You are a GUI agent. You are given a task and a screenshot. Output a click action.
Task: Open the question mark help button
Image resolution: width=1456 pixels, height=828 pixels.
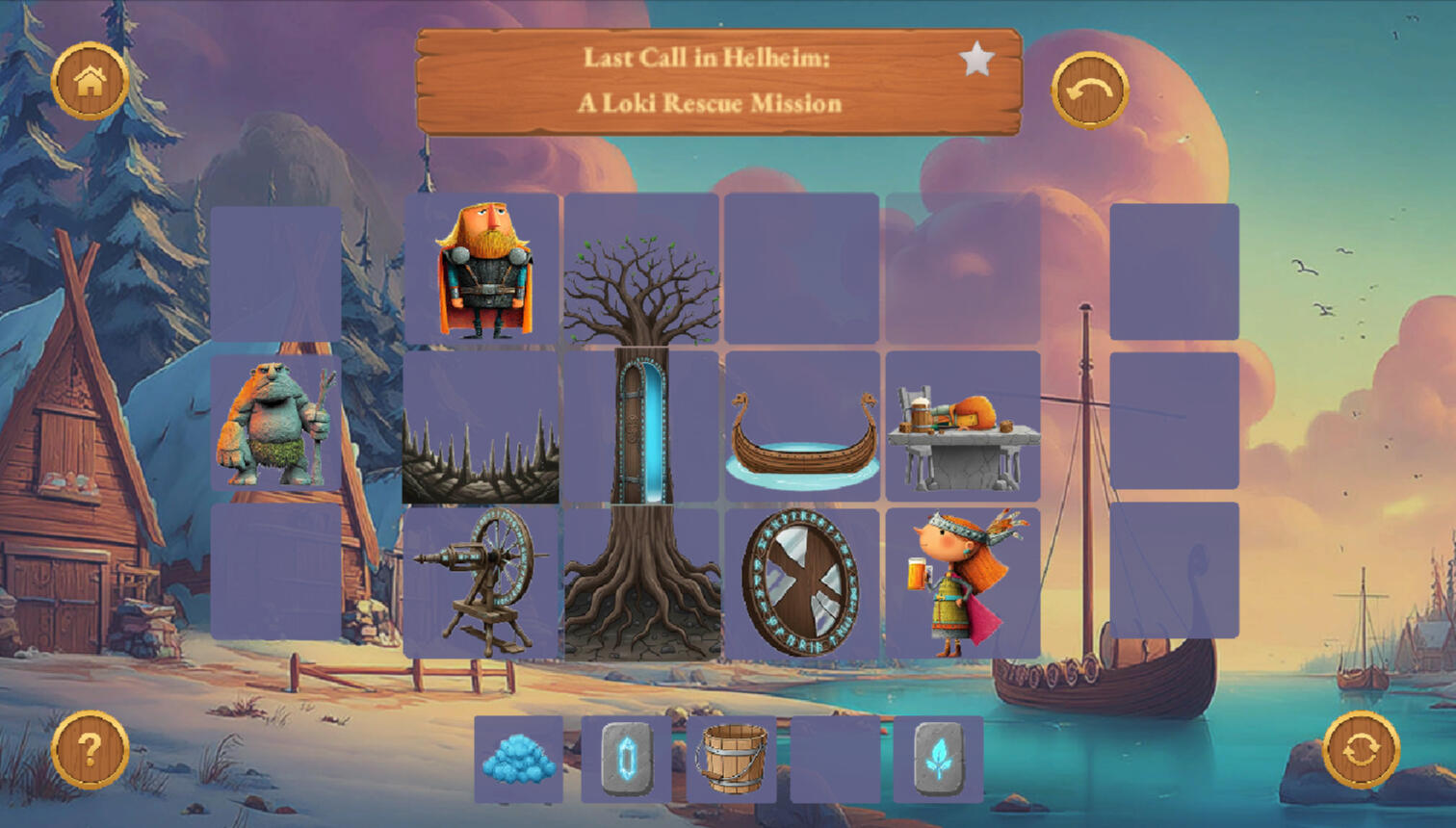90,750
